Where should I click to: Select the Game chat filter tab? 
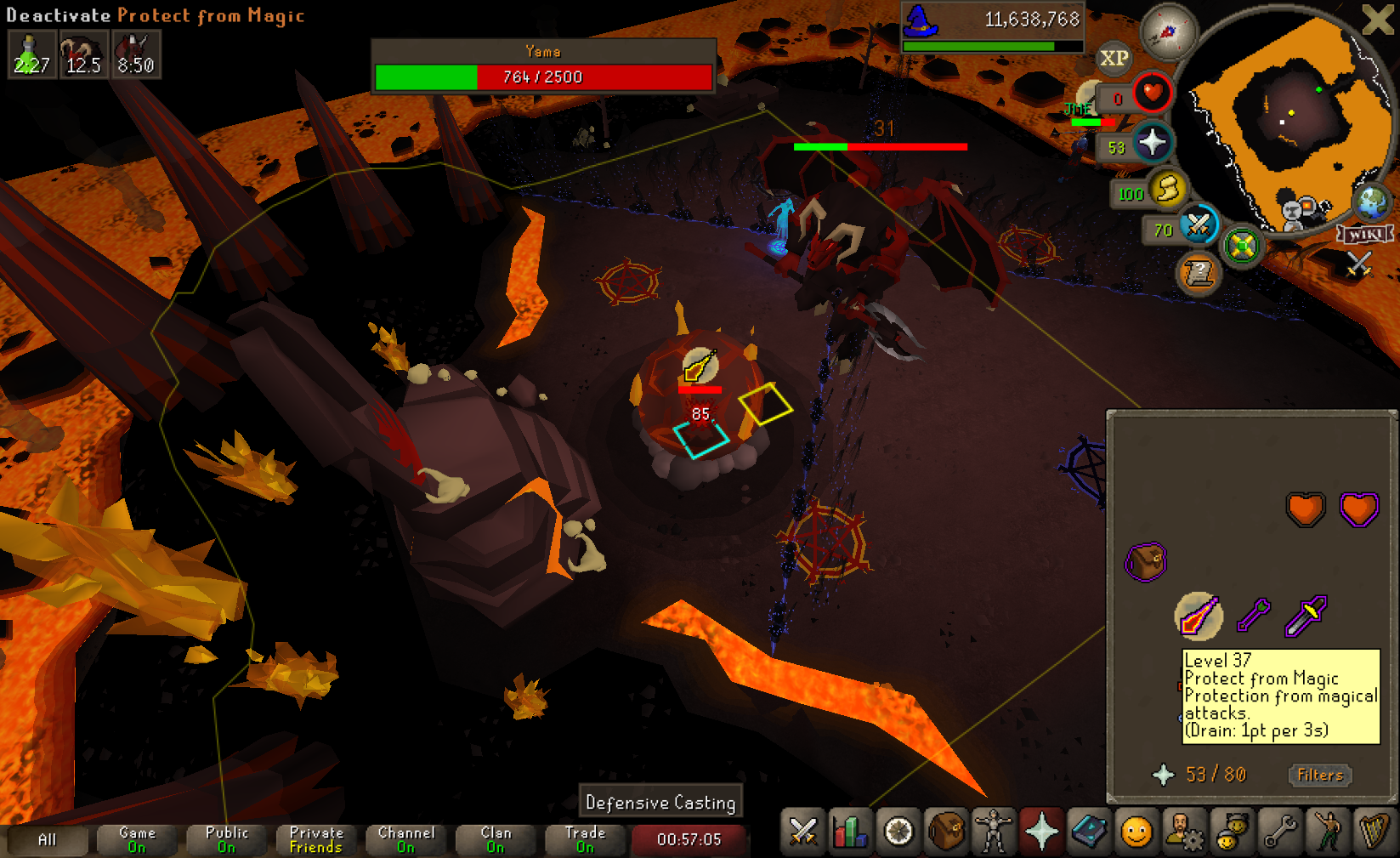click(136, 839)
